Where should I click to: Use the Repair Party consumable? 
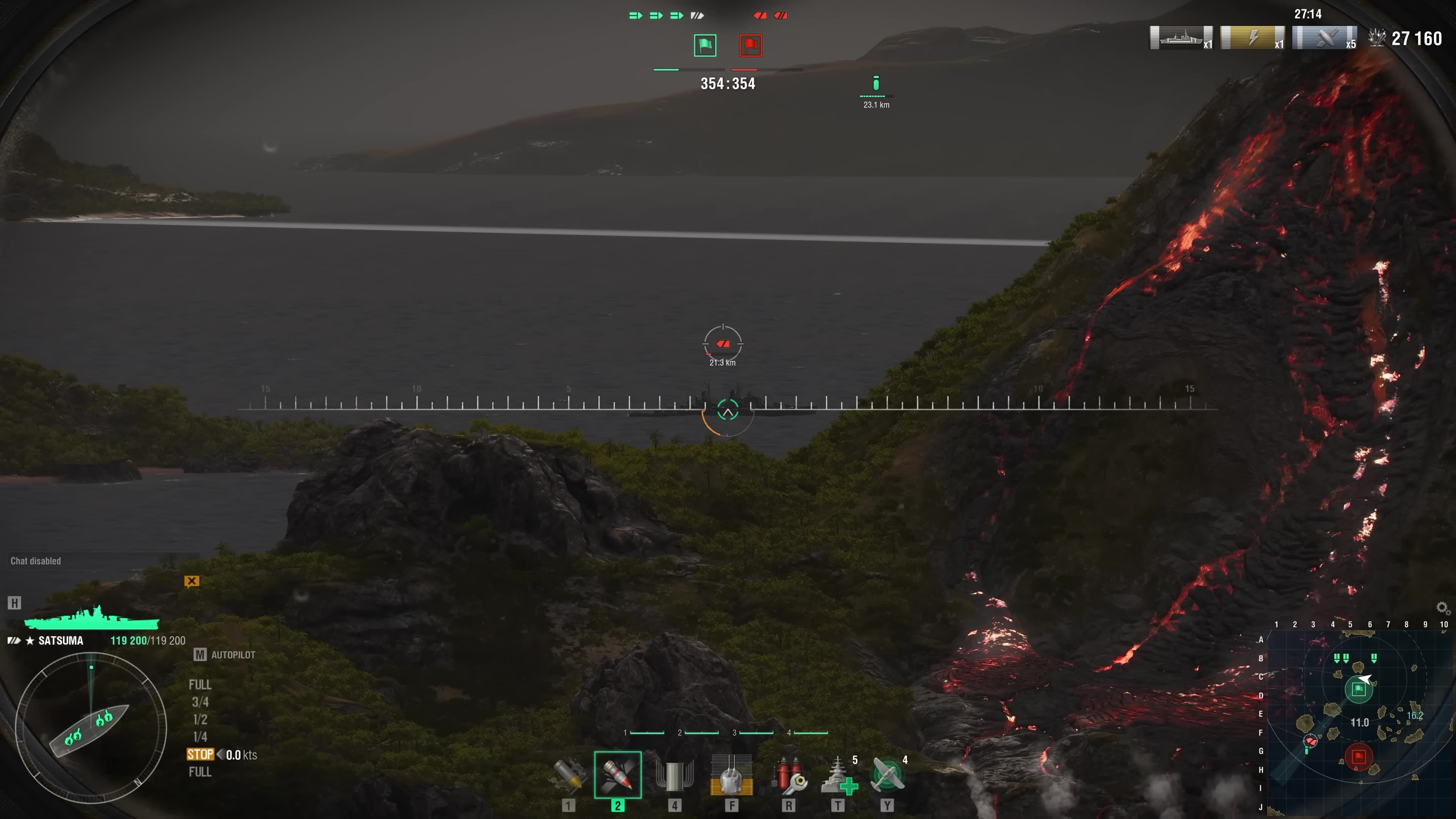click(x=838, y=775)
